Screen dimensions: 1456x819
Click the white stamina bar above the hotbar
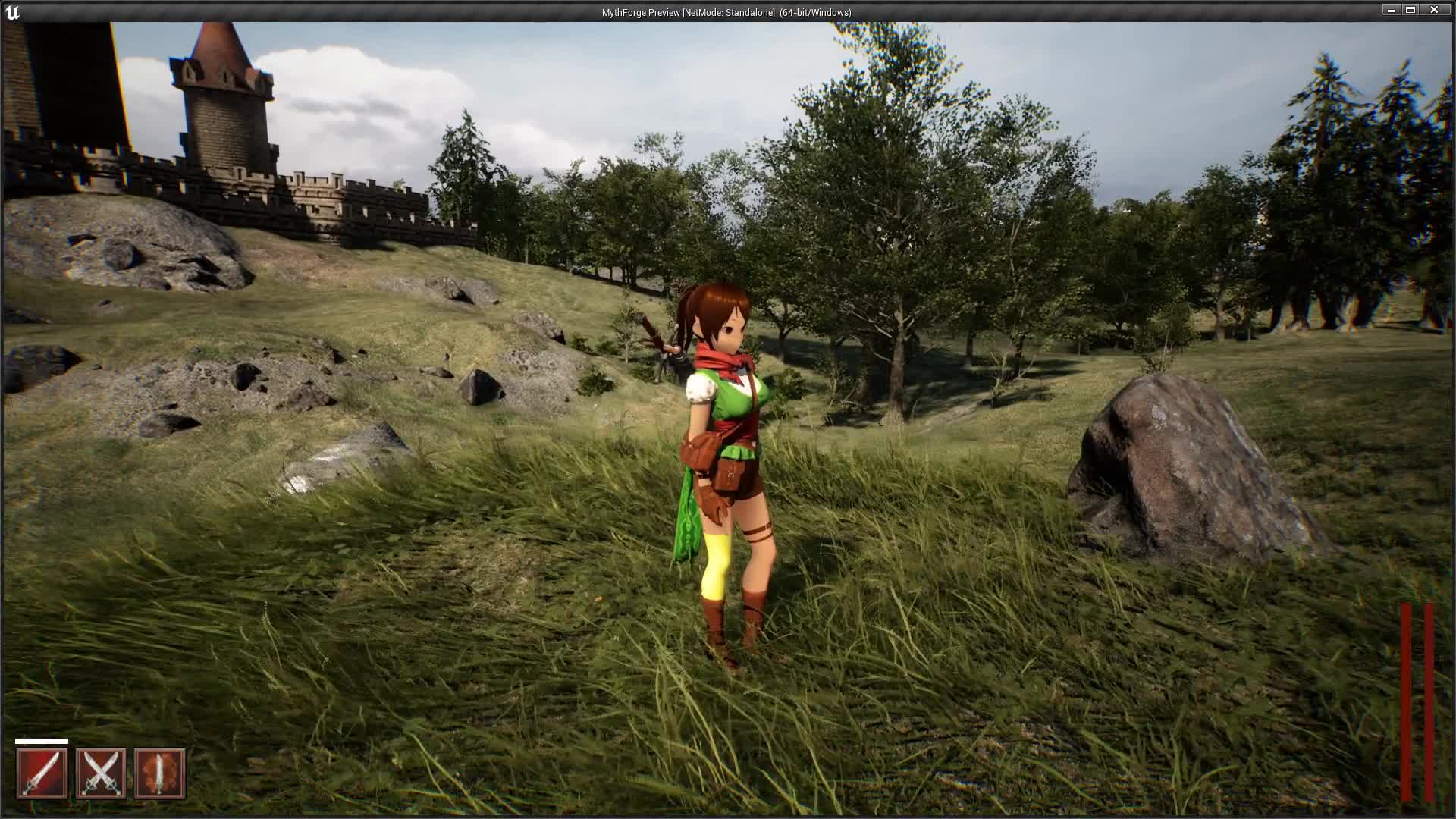[42, 741]
